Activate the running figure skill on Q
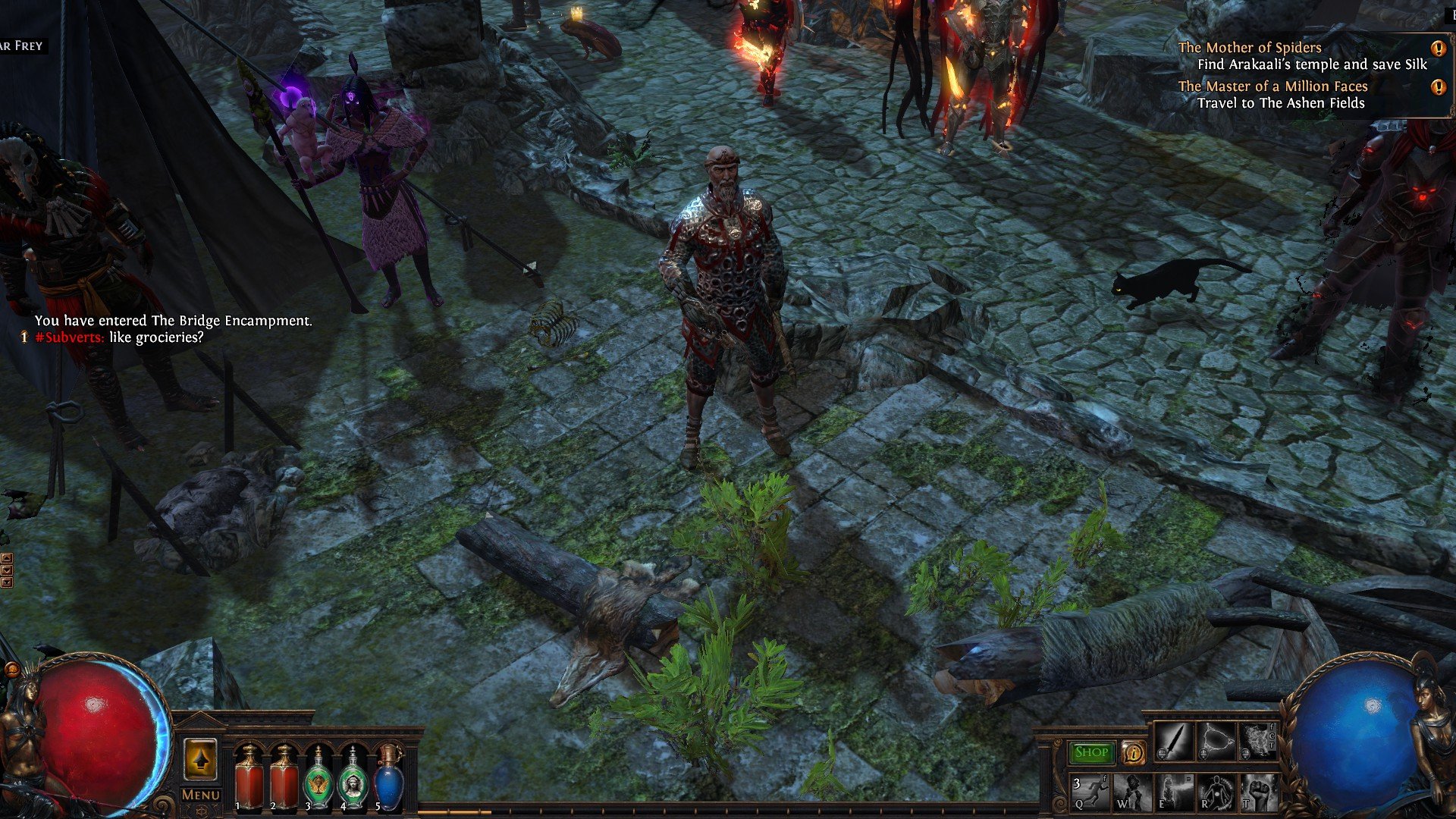This screenshot has height=819, width=1456. coord(1090,792)
